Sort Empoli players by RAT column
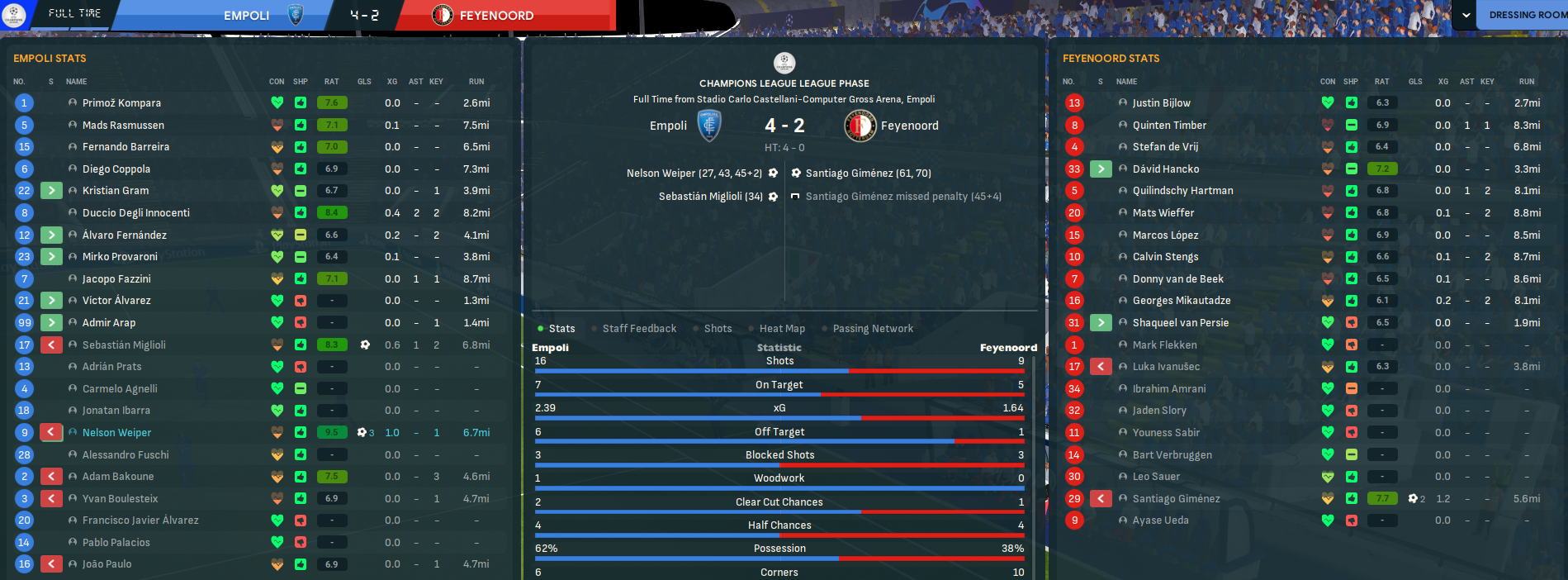The image size is (1568, 580). click(x=331, y=82)
